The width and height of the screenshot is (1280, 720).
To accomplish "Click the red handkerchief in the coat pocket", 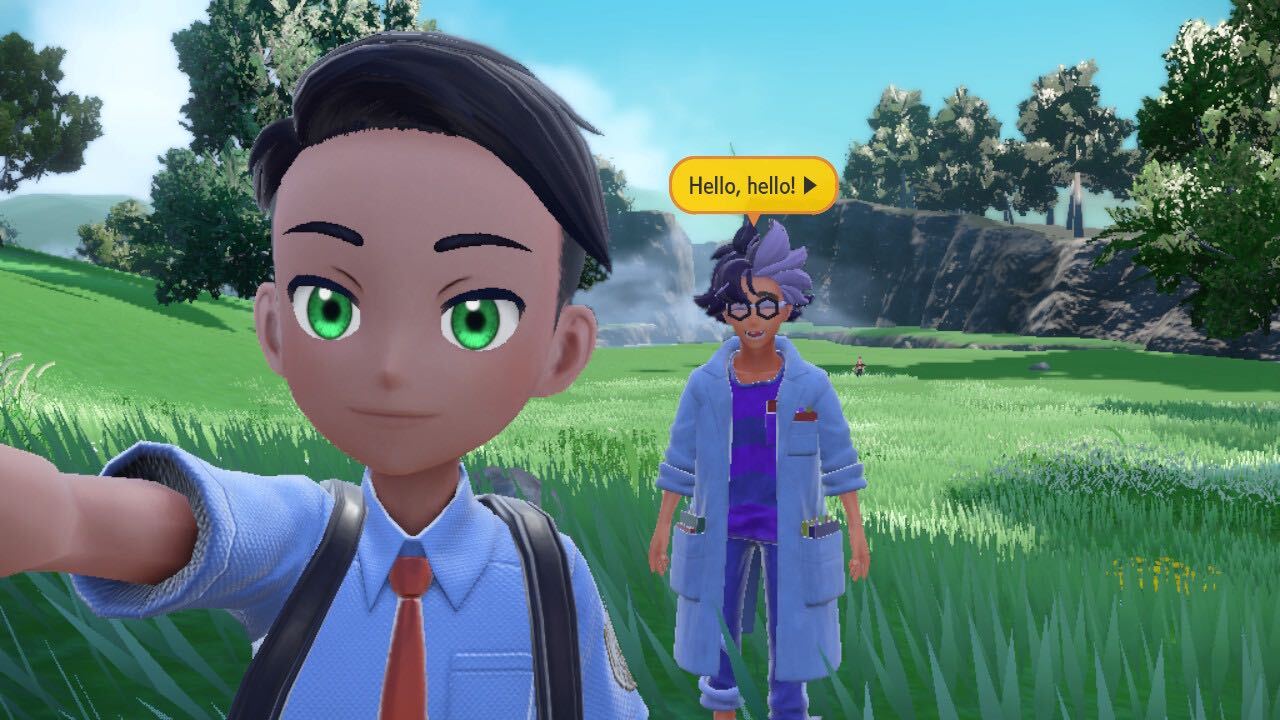I will (x=806, y=414).
